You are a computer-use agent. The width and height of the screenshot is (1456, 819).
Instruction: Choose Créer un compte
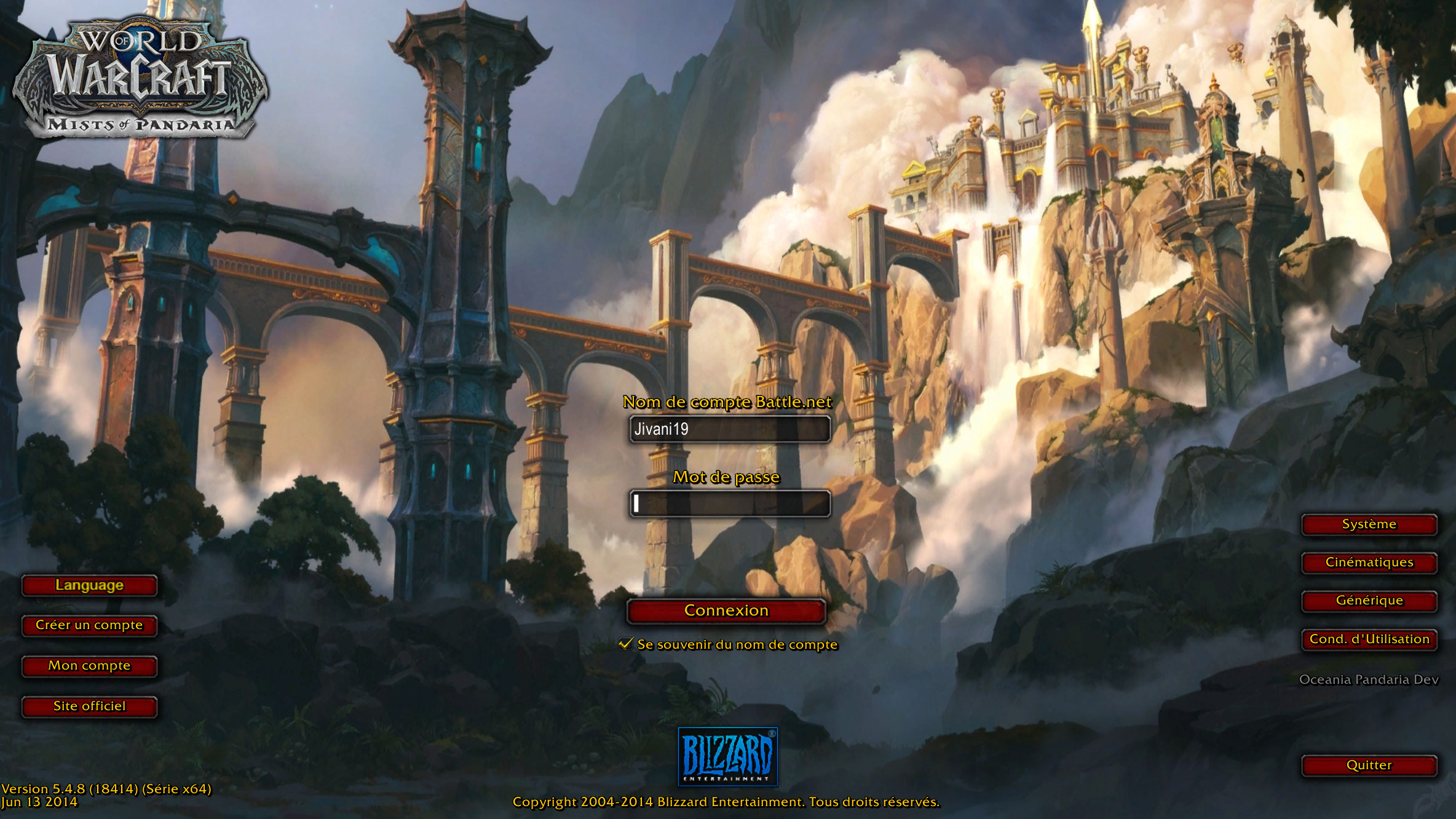coord(90,625)
